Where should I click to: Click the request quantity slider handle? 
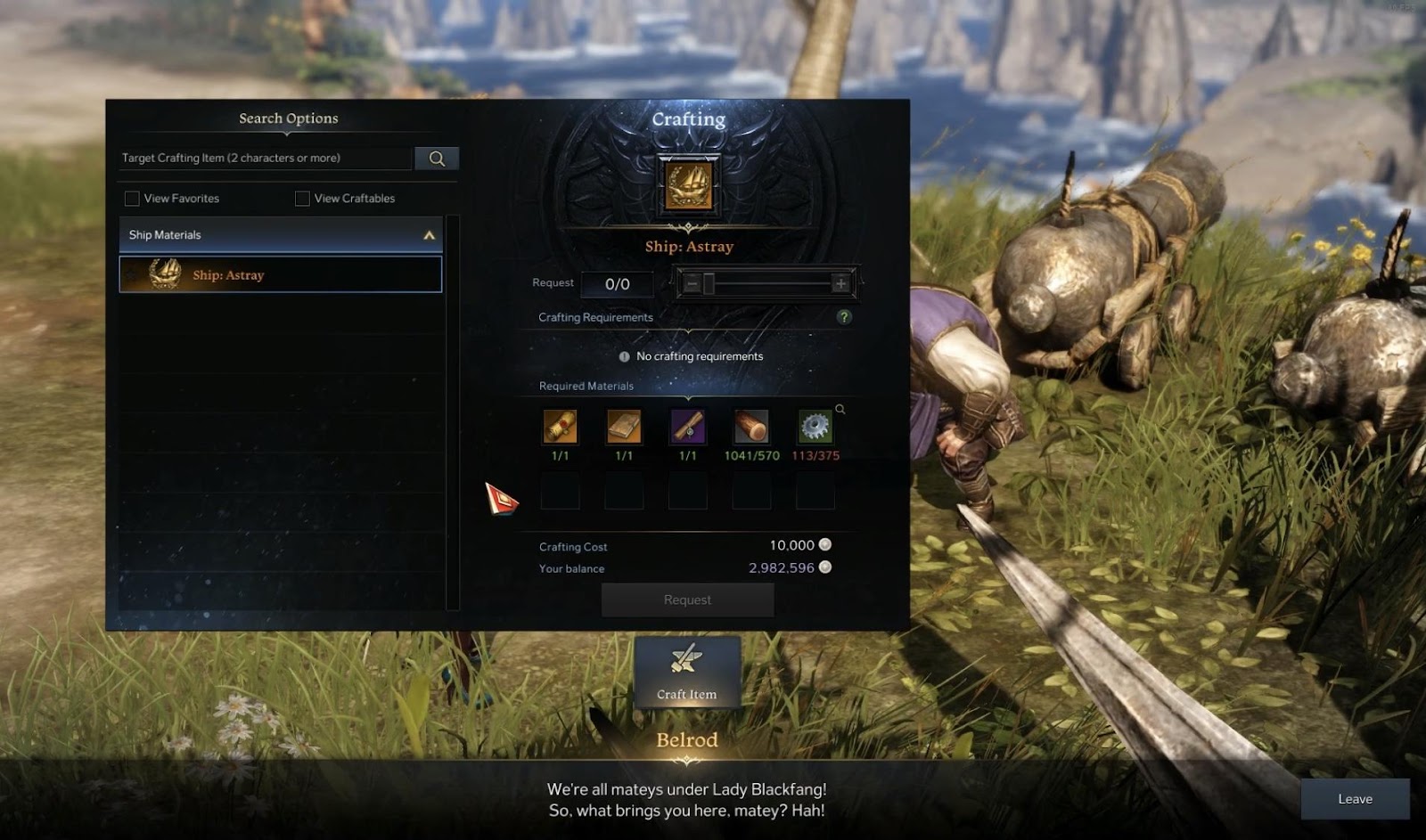709,284
